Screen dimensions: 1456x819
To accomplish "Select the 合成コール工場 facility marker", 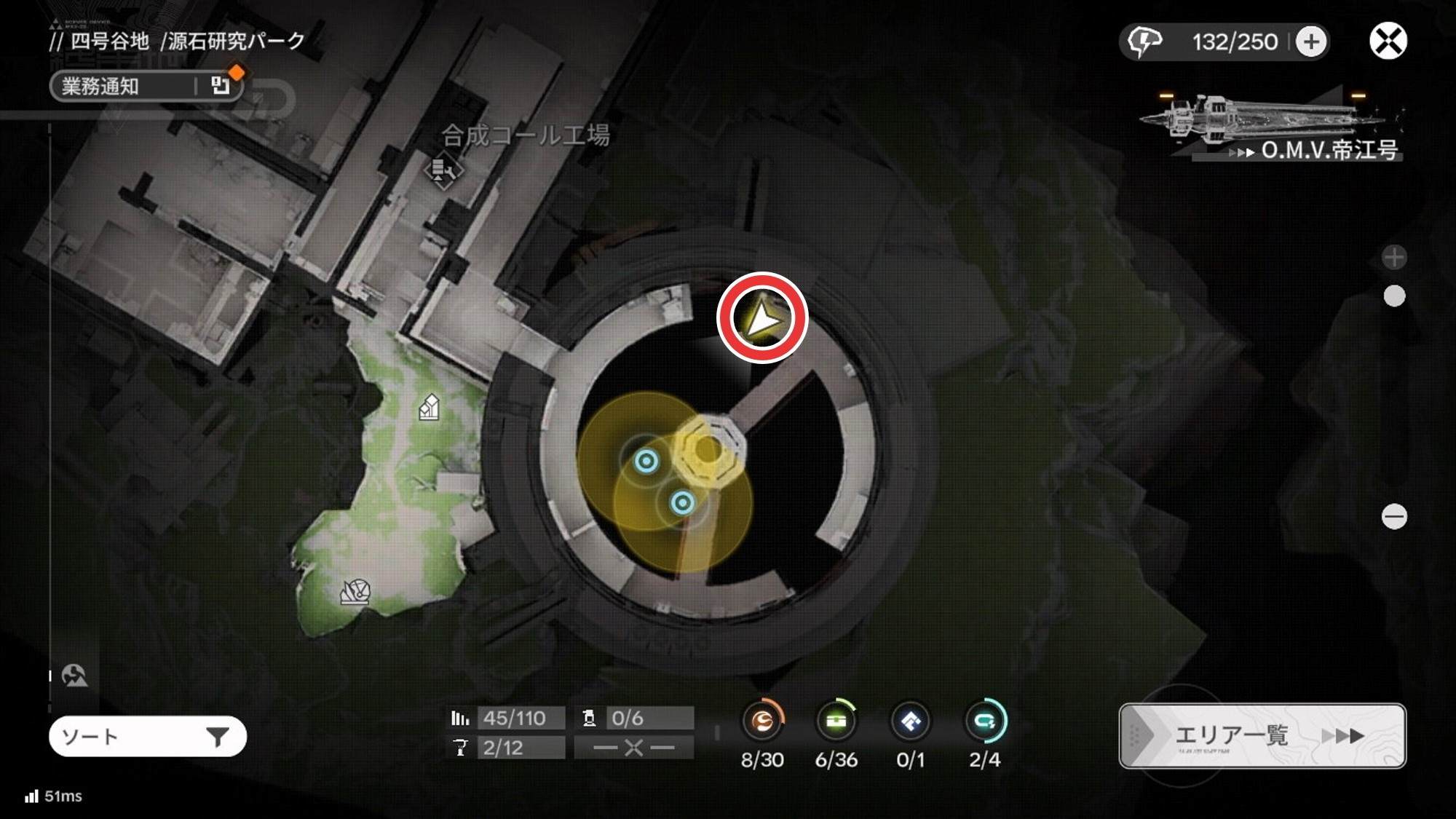I will pos(443,172).
